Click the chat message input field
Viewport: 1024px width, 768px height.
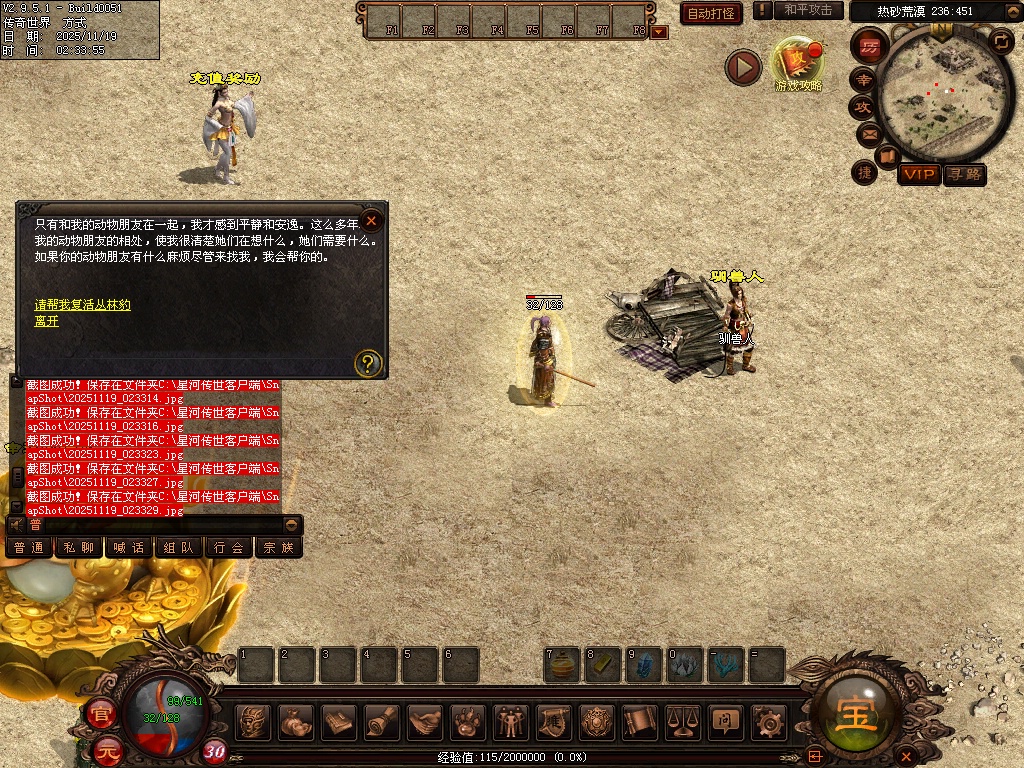(x=160, y=525)
